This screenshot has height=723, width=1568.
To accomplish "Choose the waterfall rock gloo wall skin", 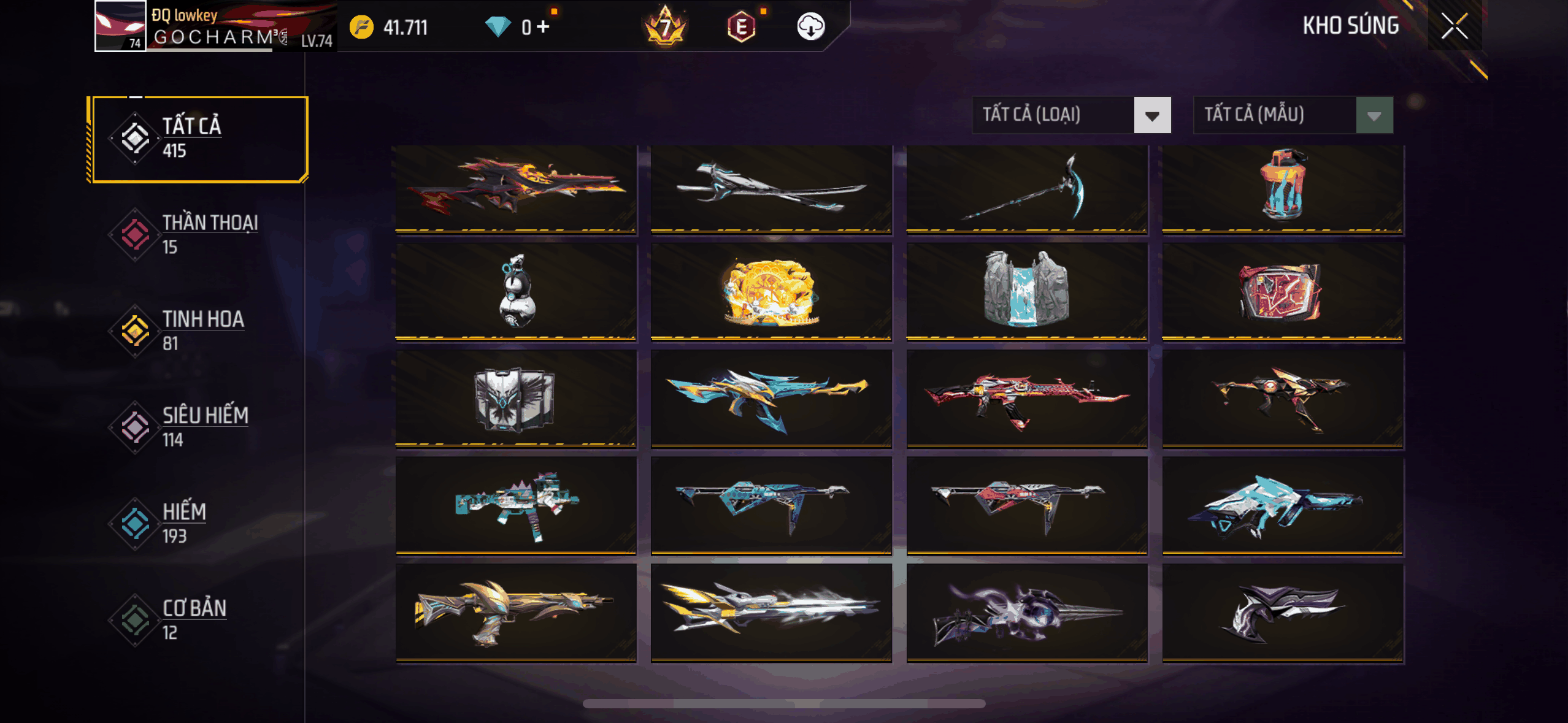I will tap(1026, 292).
